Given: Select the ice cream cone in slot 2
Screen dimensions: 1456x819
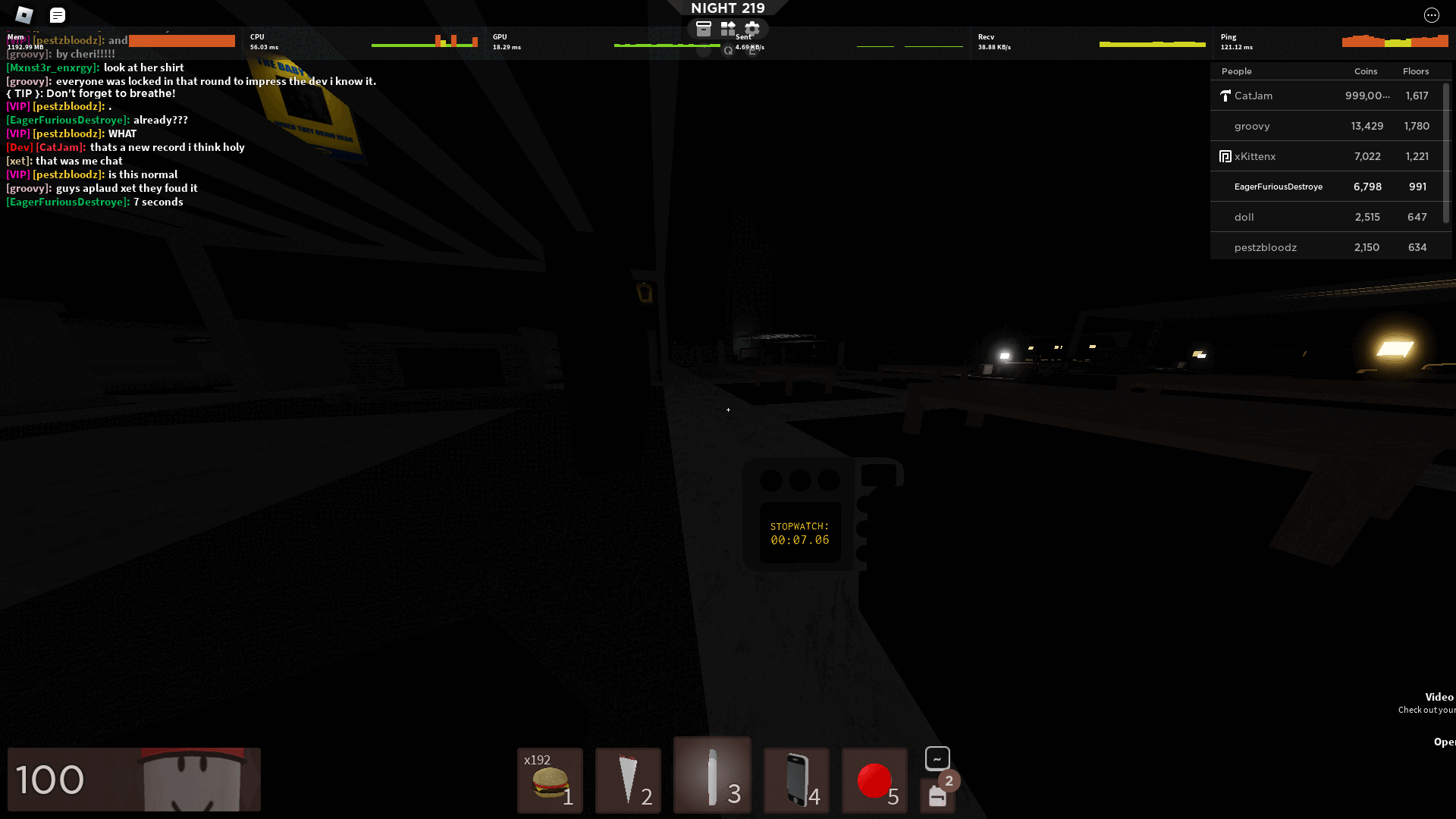Looking at the screenshot, I should tap(627, 780).
